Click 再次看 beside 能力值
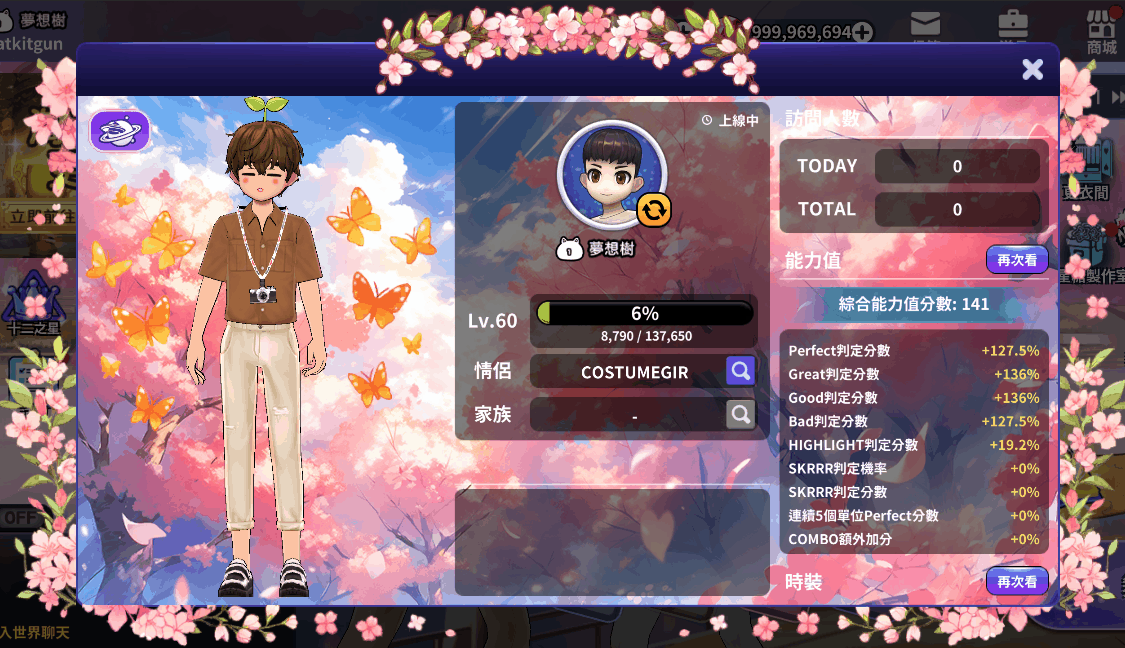Viewport: 1125px width, 648px height. [1017, 260]
